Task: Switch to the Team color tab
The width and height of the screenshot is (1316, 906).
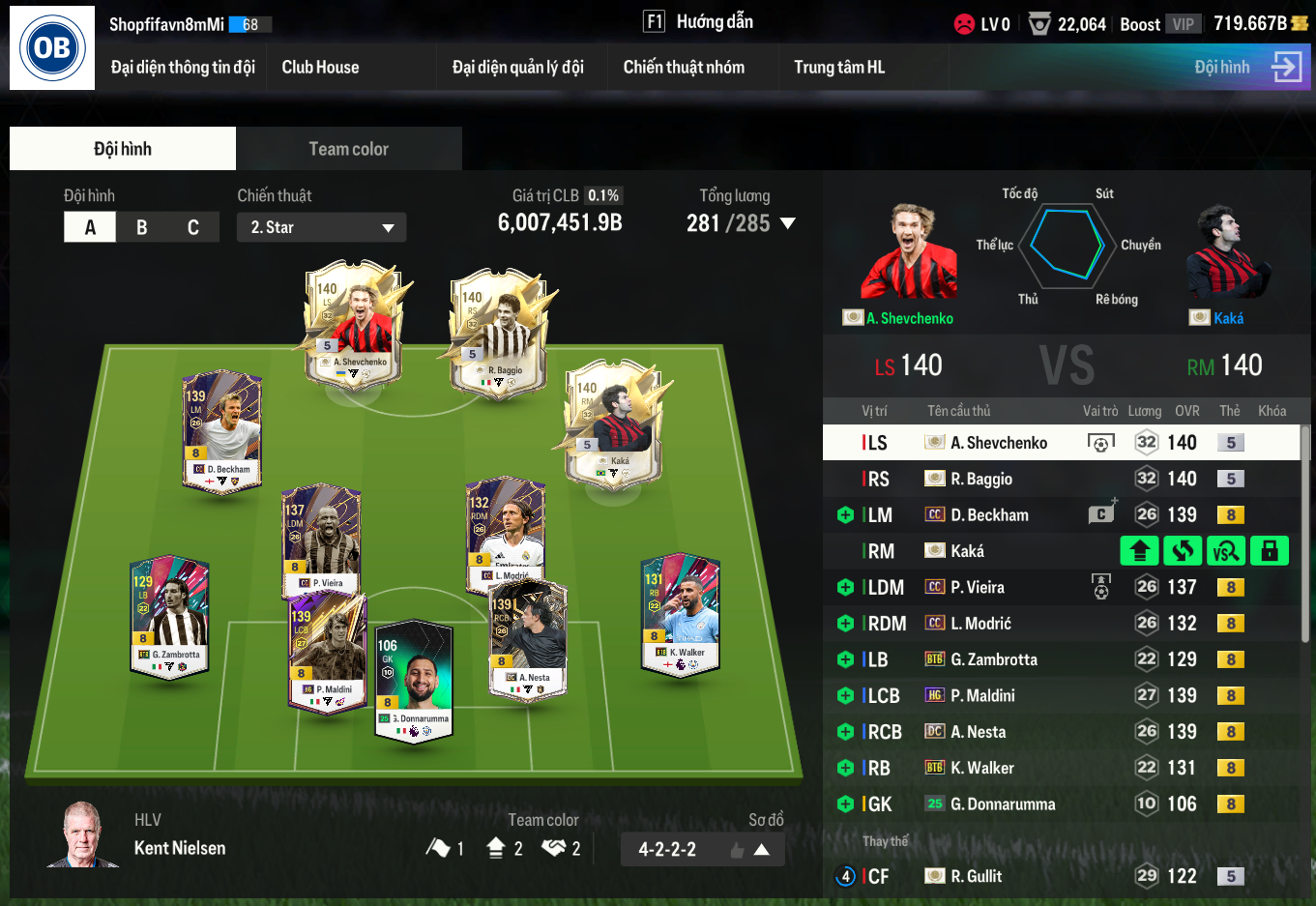Action: [x=348, y=149]
